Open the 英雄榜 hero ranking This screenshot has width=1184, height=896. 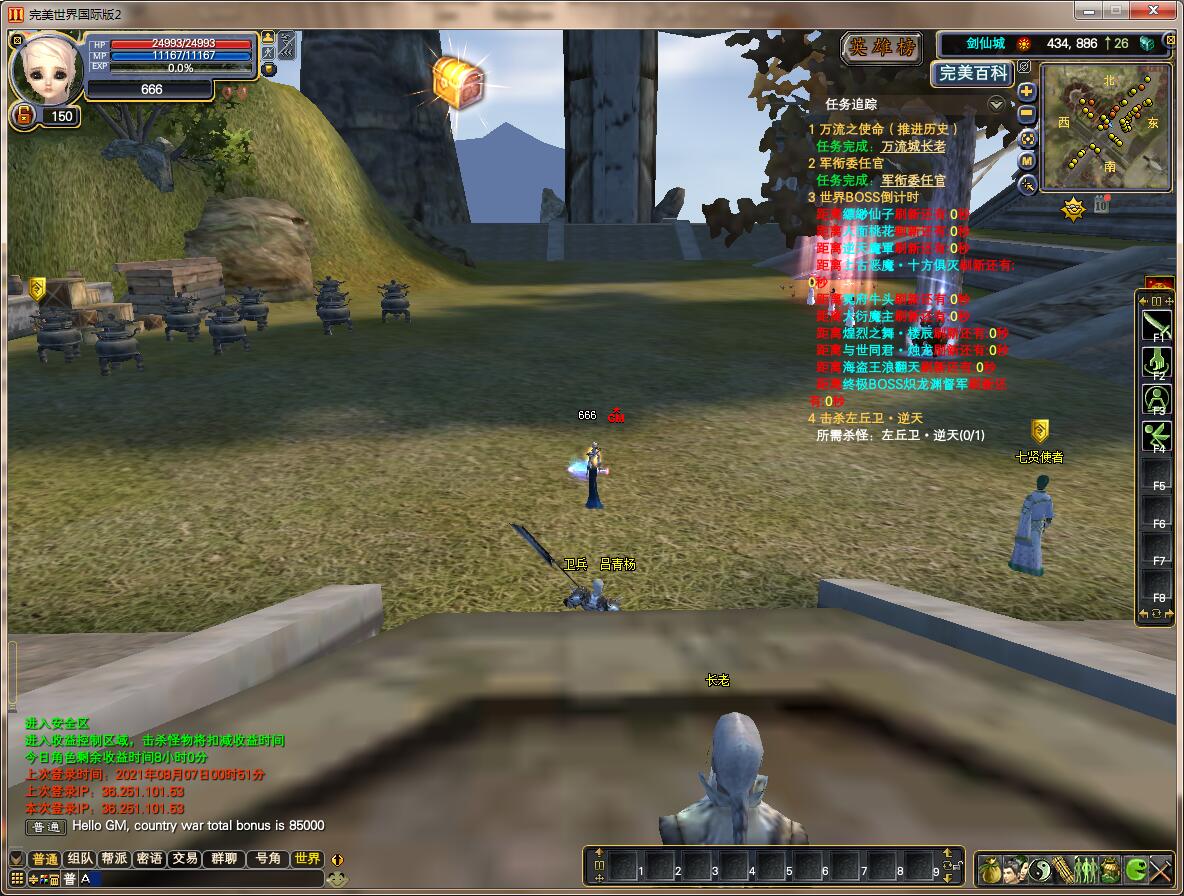tap(881, 47)
